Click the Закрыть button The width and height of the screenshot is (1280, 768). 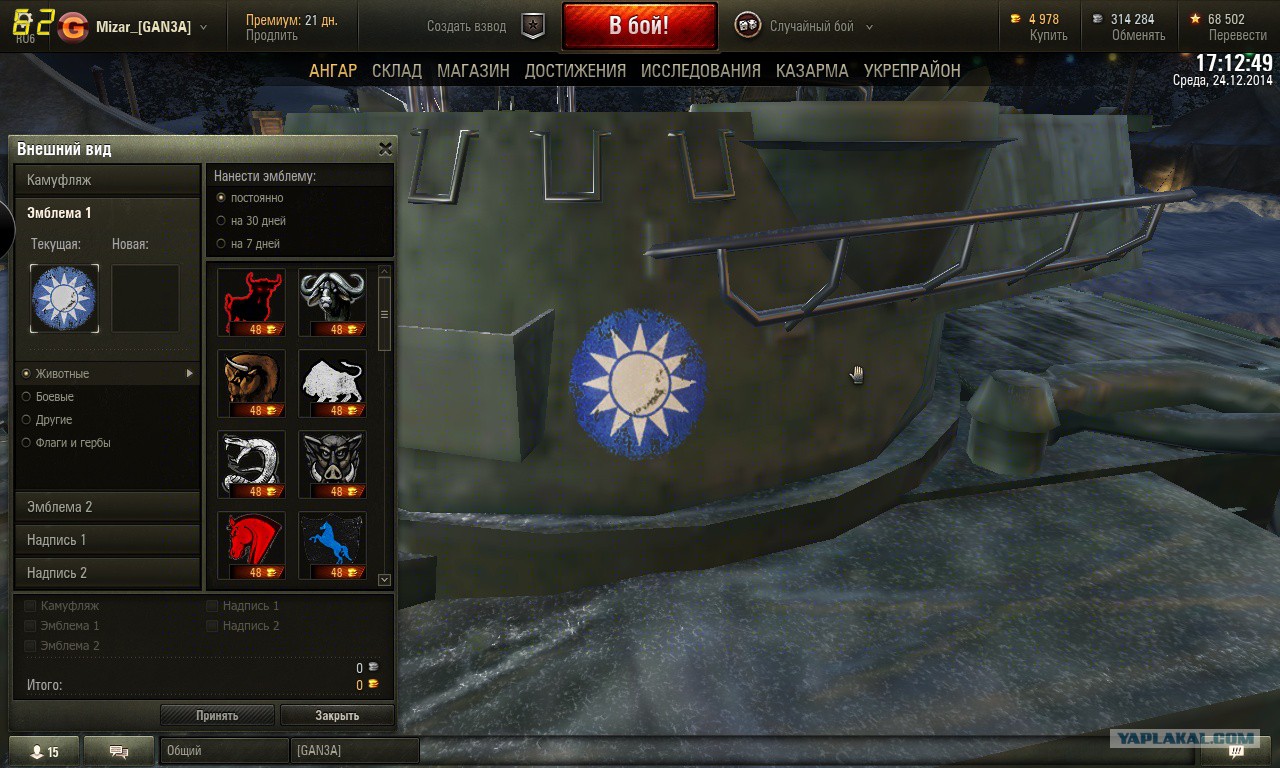point(337,715)
